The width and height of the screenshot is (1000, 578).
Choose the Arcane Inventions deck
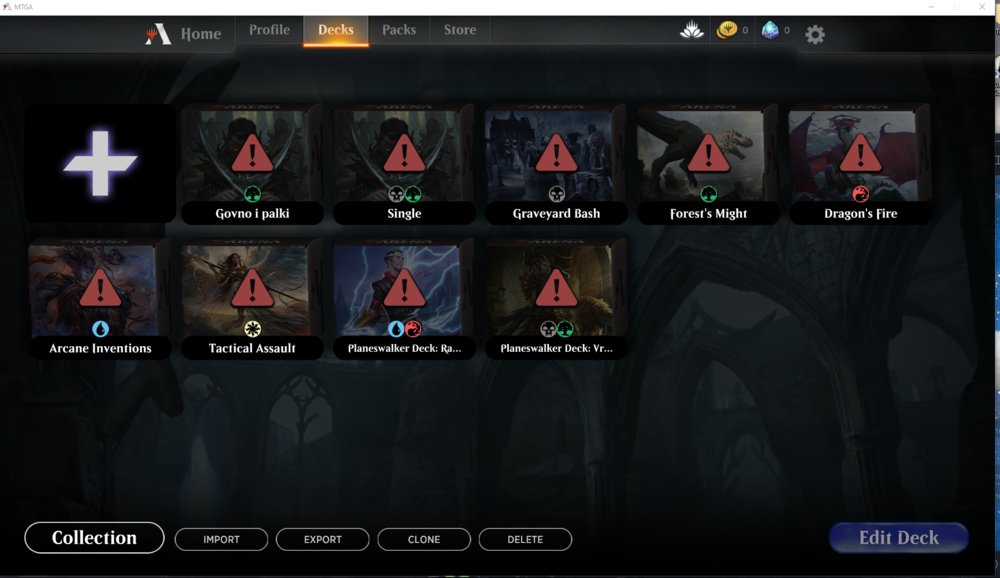click(100, 295)
